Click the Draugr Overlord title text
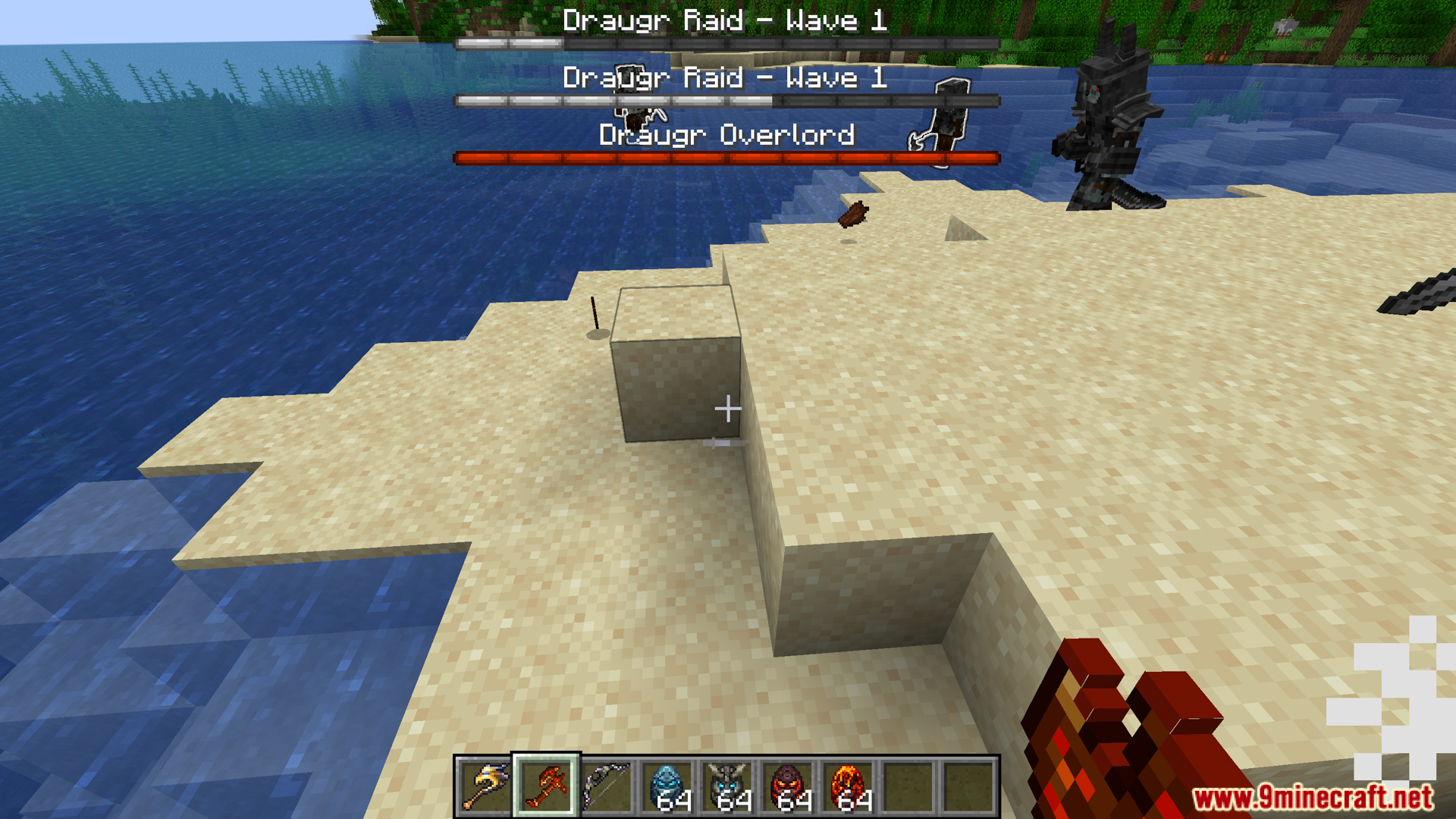Image resolution: width=1456 pixels, height=819 pixels. 726,136
